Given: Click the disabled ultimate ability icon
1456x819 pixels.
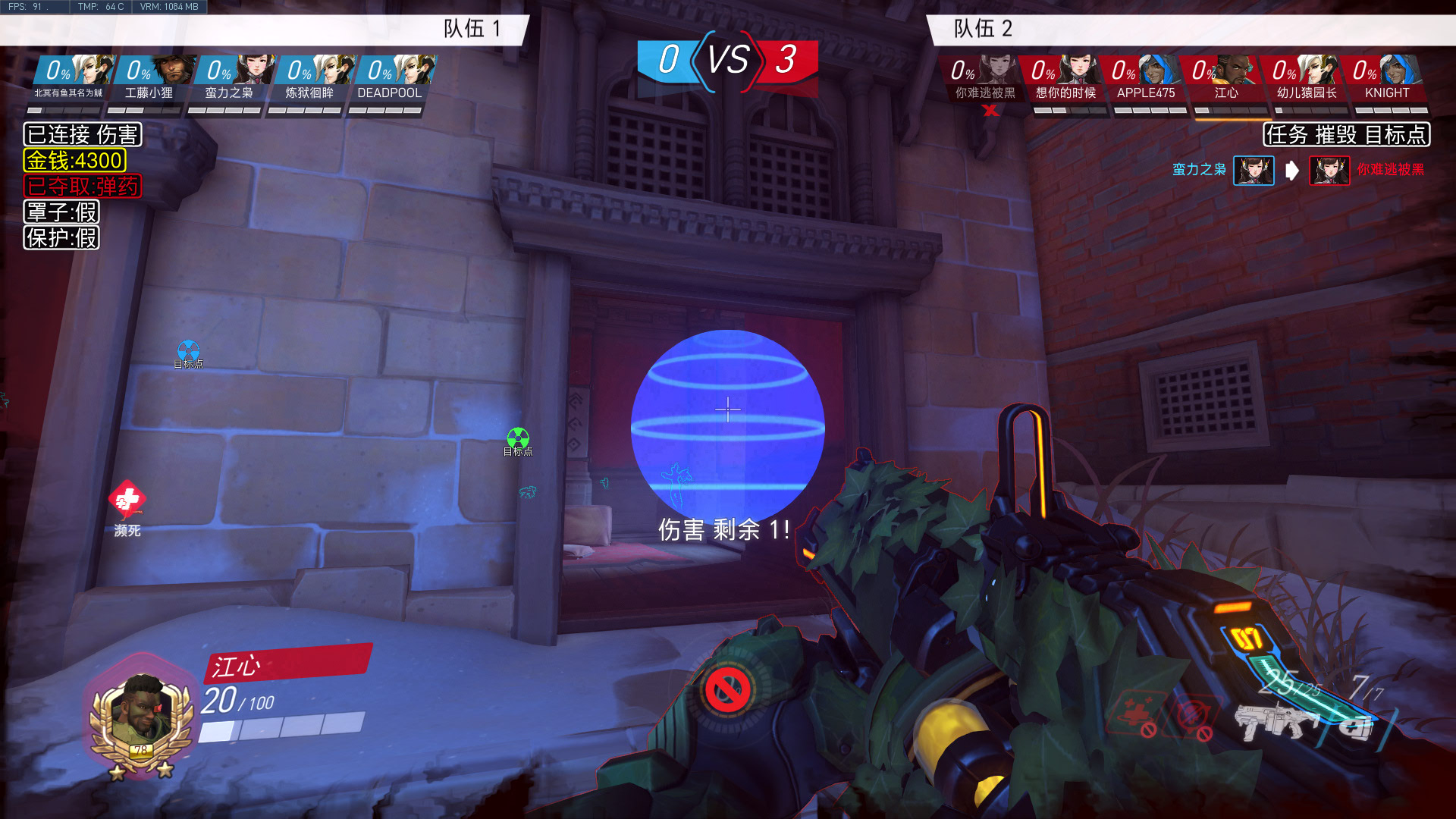Looking at the screenshot, I should pos(727,690).
